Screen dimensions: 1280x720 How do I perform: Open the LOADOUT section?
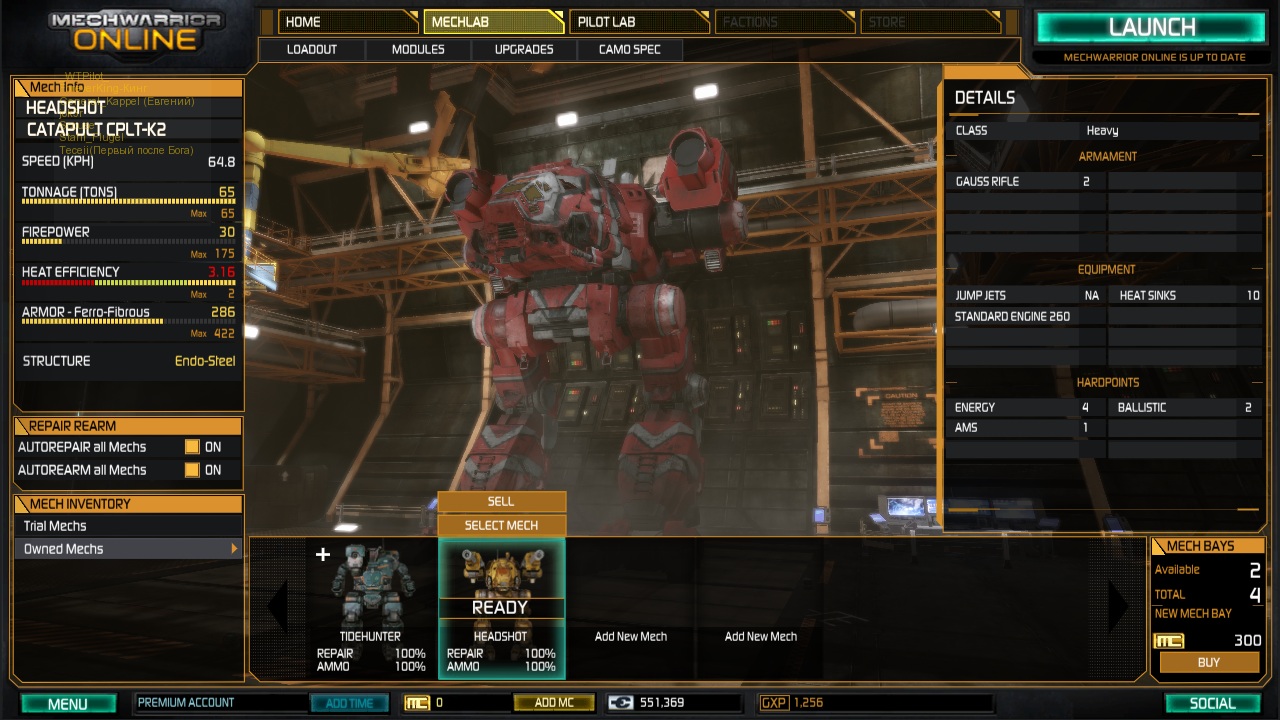click(312, 49)
